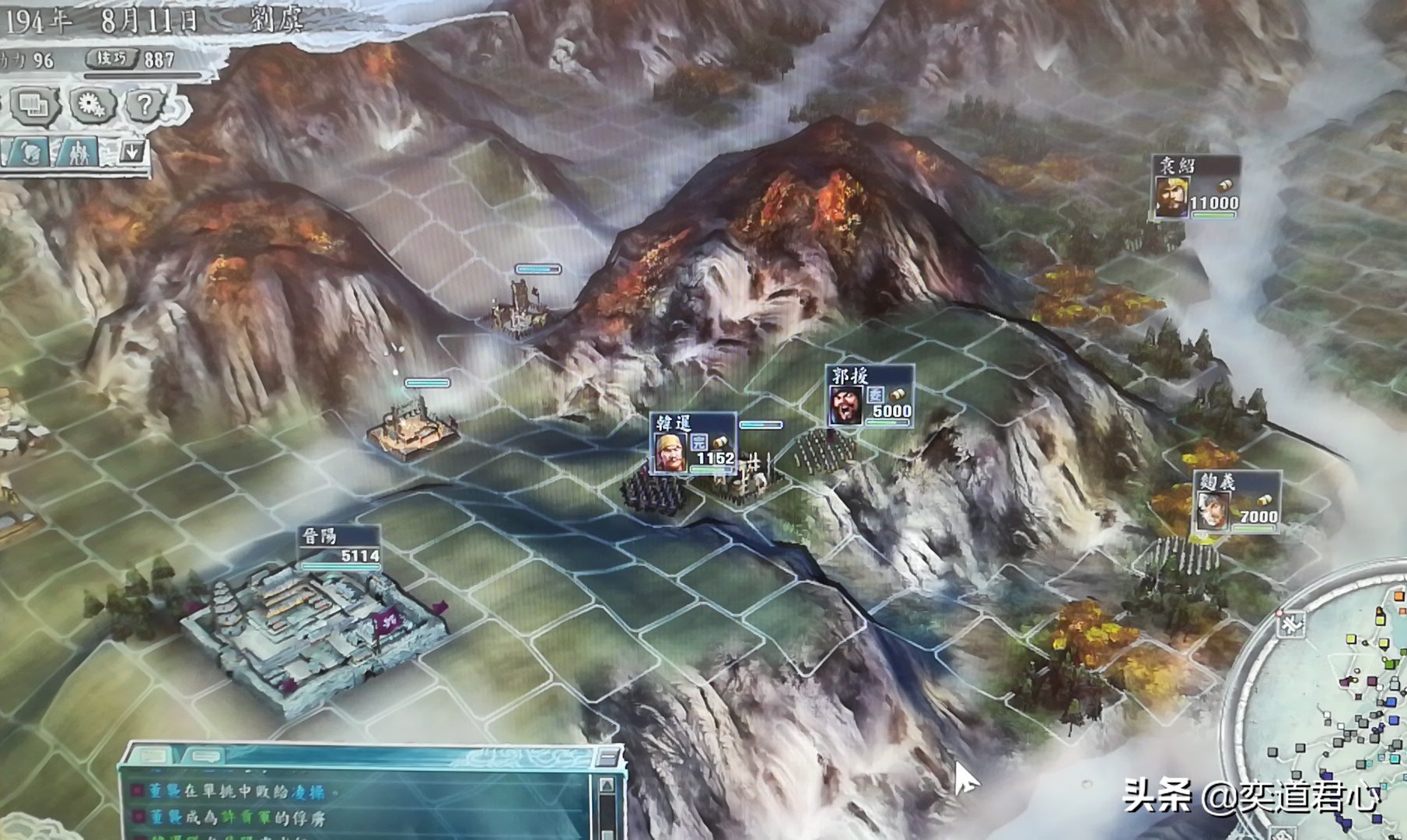Switch to the first message log tab
The image size is (1407, 840).
pyautogui.click(x=157, y=756)
